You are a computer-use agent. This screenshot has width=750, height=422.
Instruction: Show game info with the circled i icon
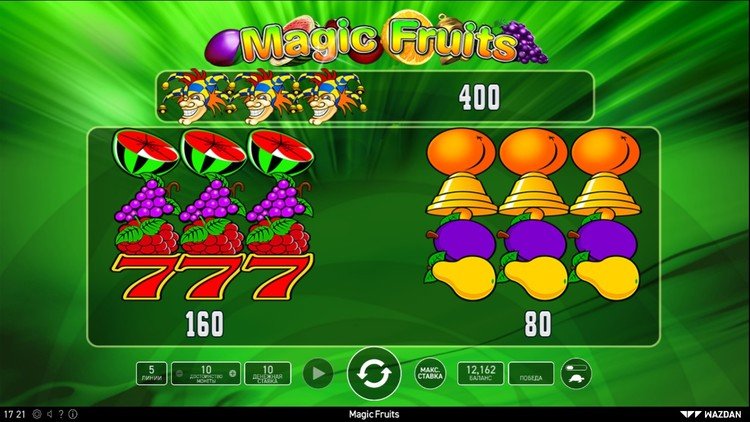[71, 413]
